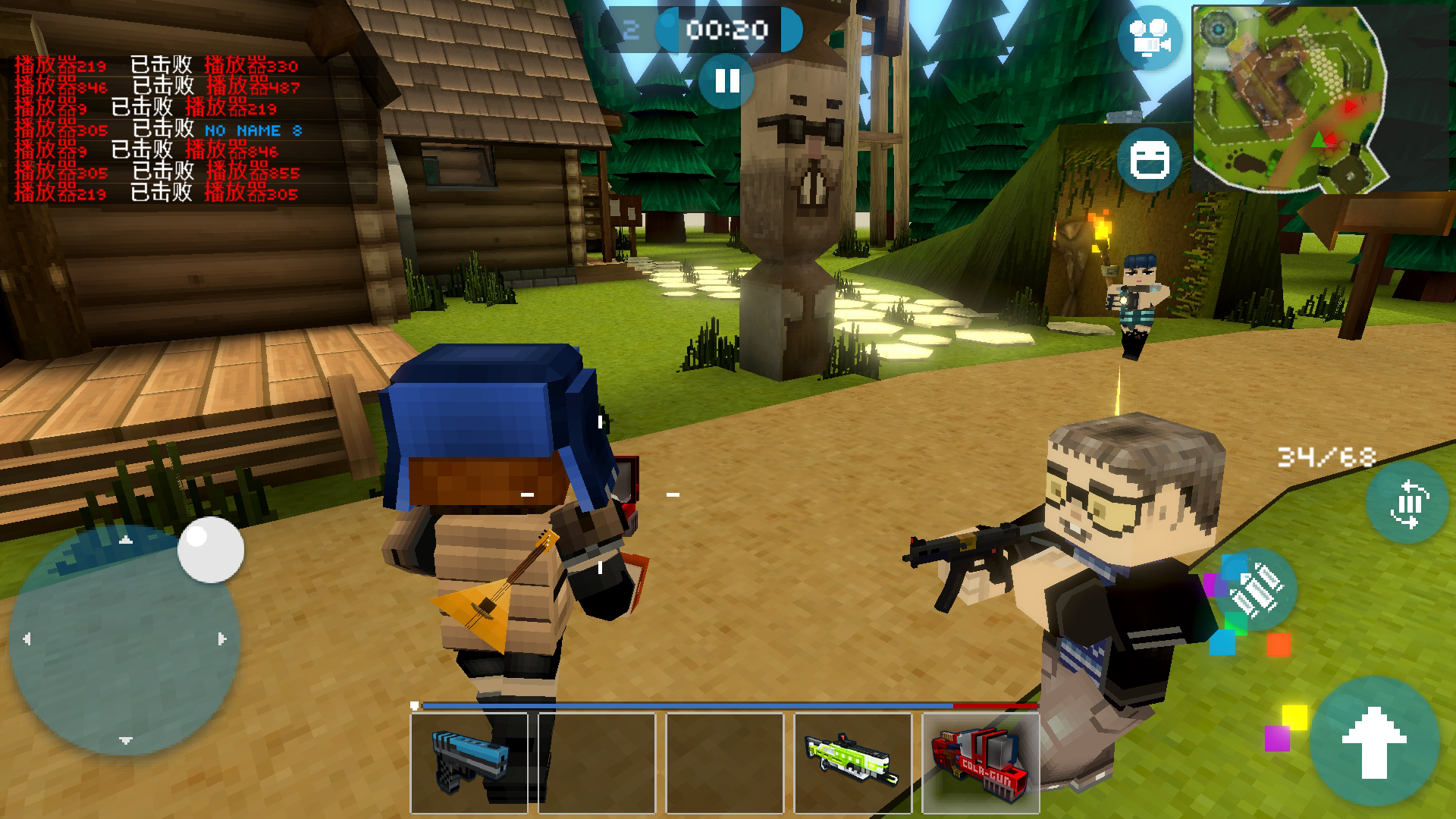Open the emote smiley face button
The image size is (1456, 819).
point(1149,160)
